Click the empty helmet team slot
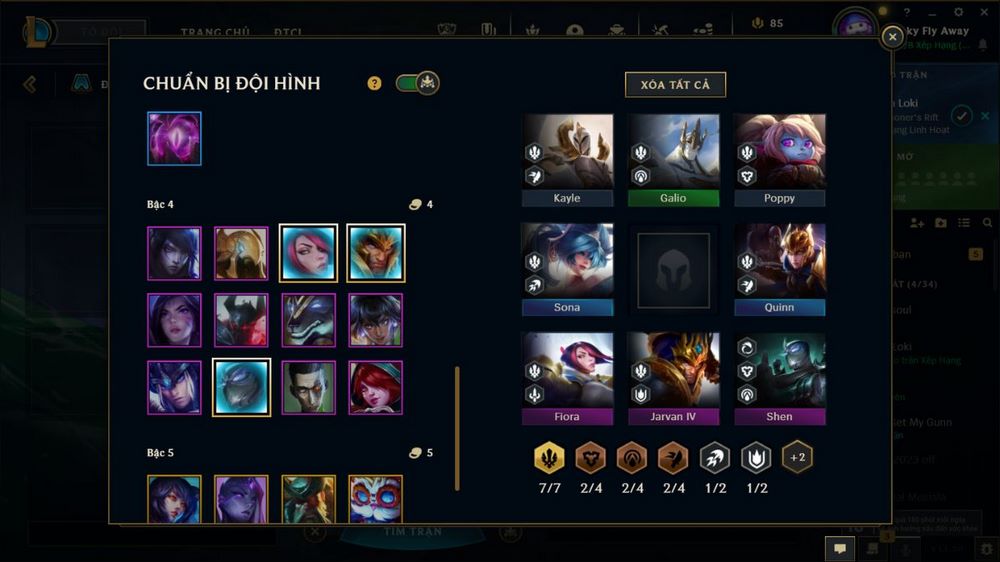 (x=673, y=270)
